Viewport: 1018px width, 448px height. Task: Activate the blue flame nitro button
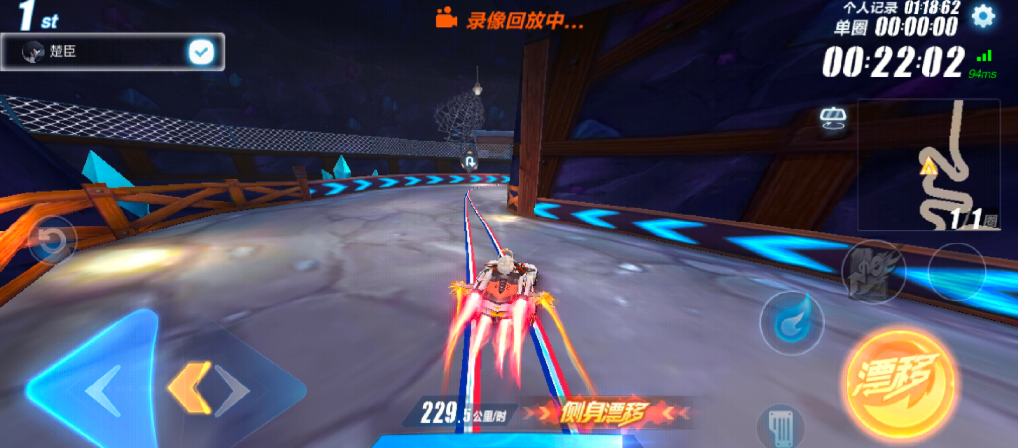pyautogui.click(x=791, y=322)
